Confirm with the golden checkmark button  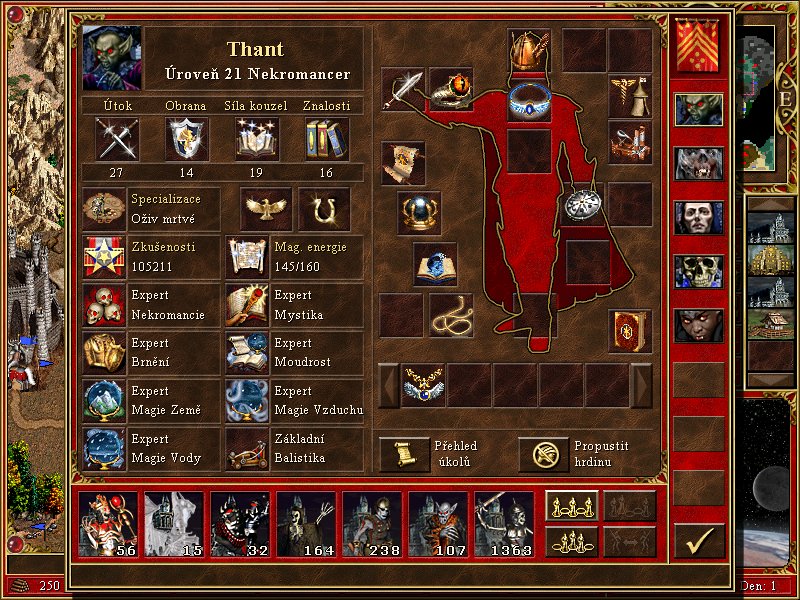tap(699, 541)
